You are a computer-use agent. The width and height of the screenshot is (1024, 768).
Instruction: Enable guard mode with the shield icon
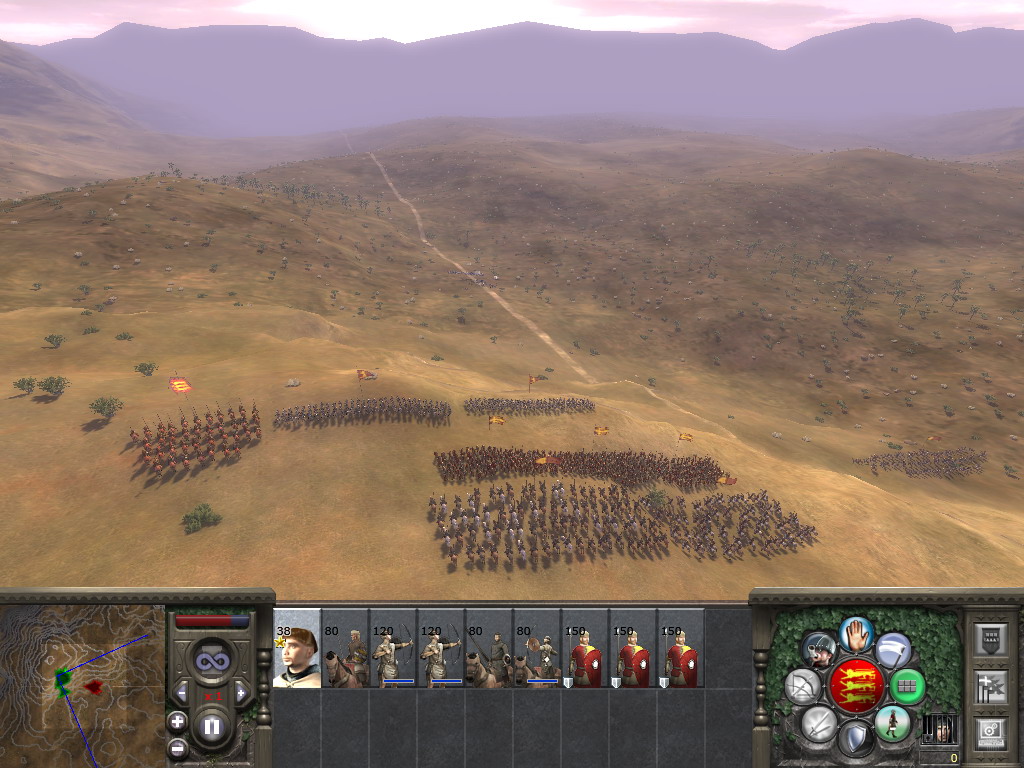coord(856,739)
